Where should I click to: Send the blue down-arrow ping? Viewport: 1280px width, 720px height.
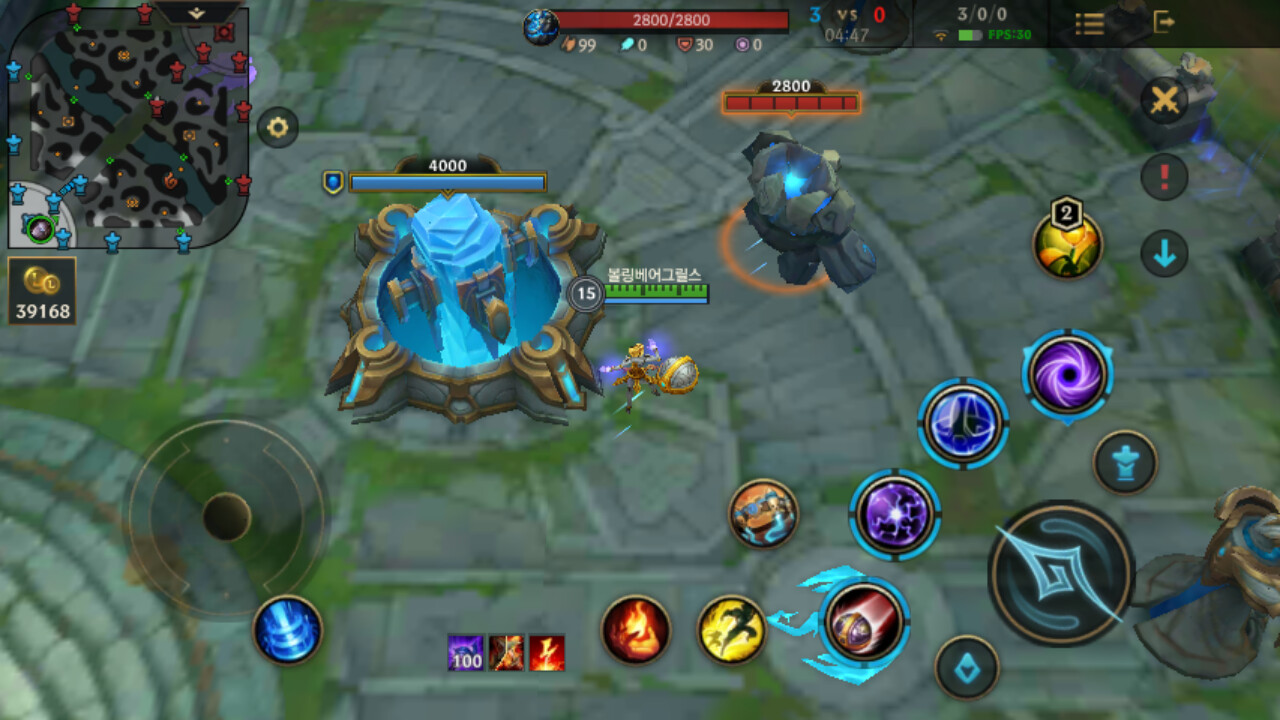click(x=1164, y=254)
